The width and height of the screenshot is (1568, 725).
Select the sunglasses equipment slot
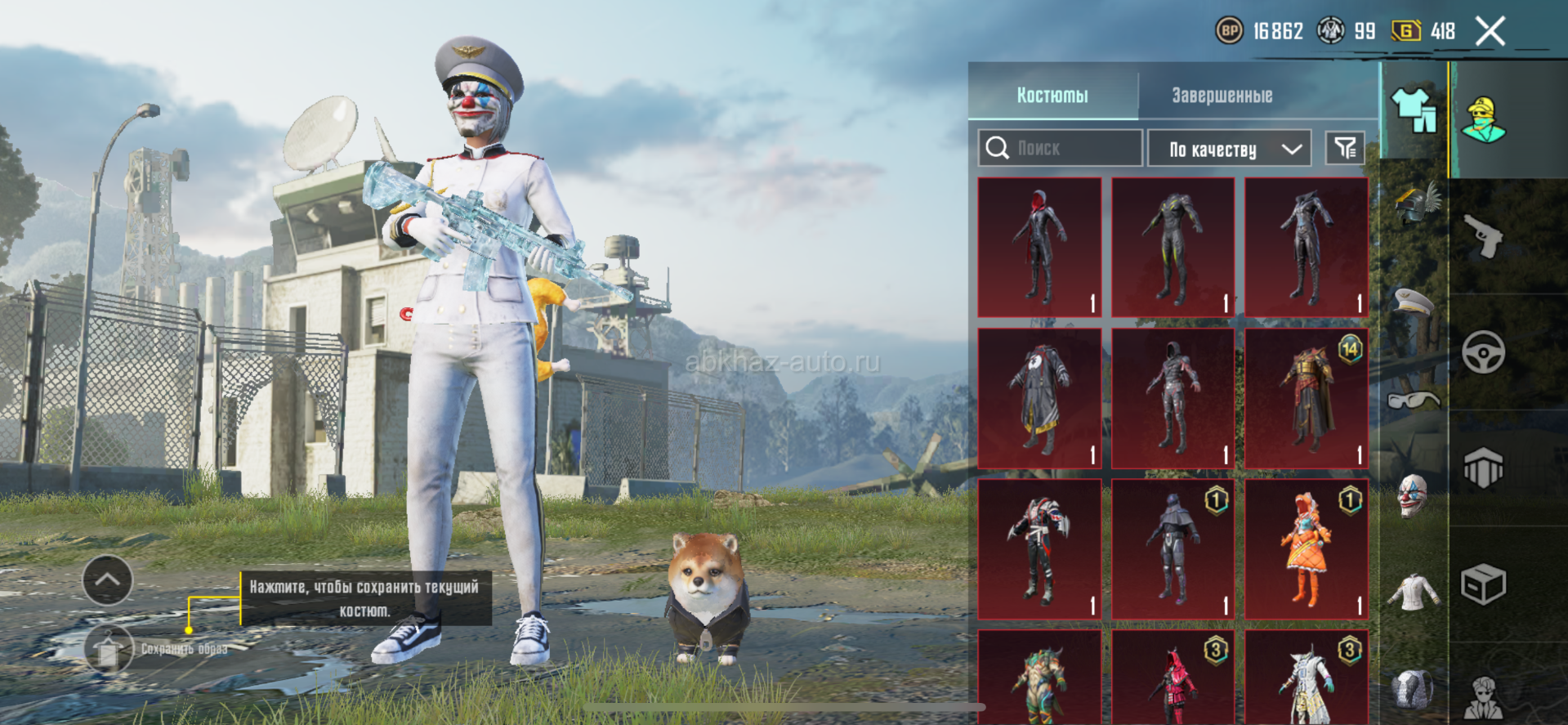1414,400
